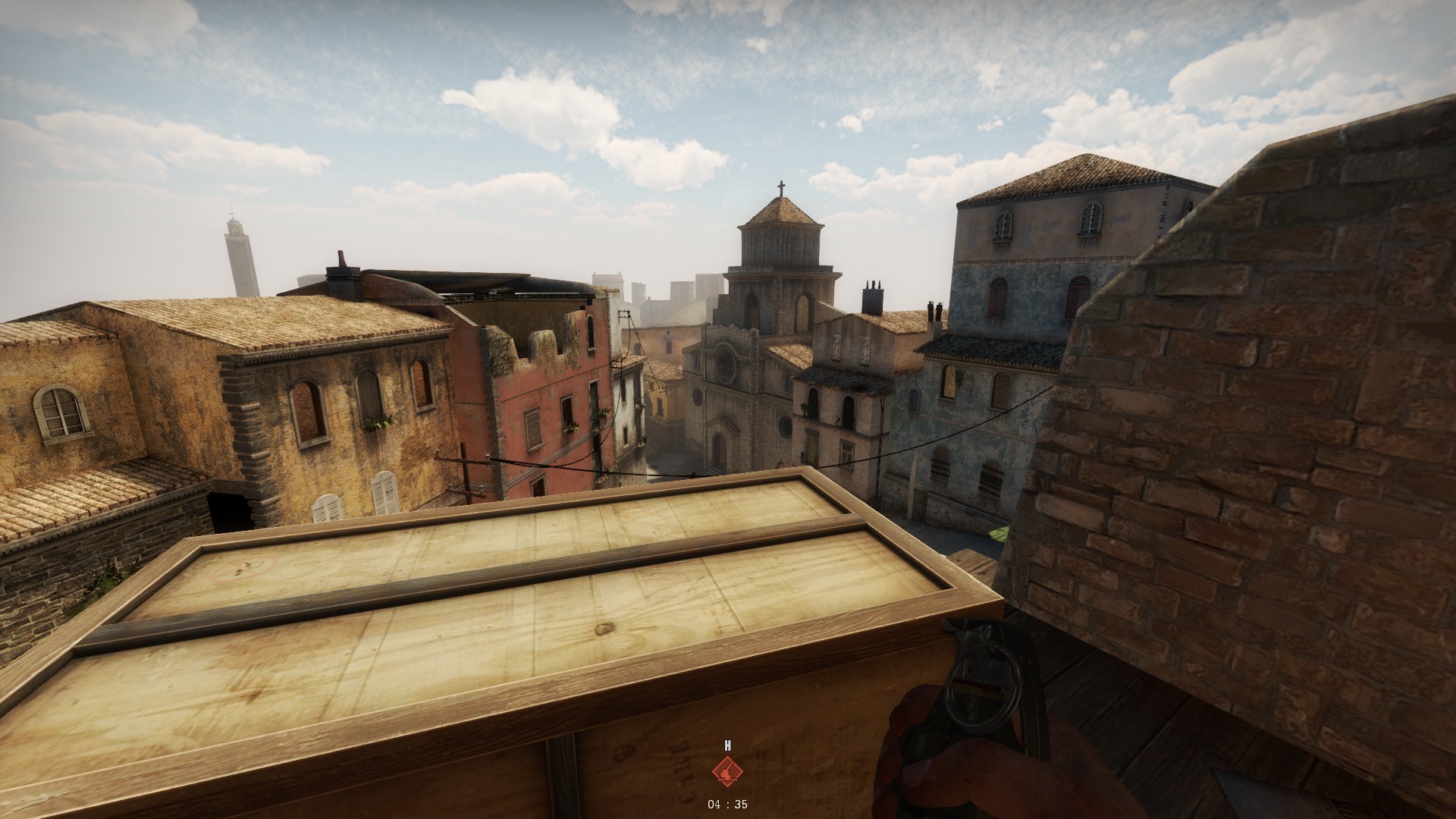1456x819 pixels.
Task: Click the round timer display showing 04:35
Action: [727, 805]
